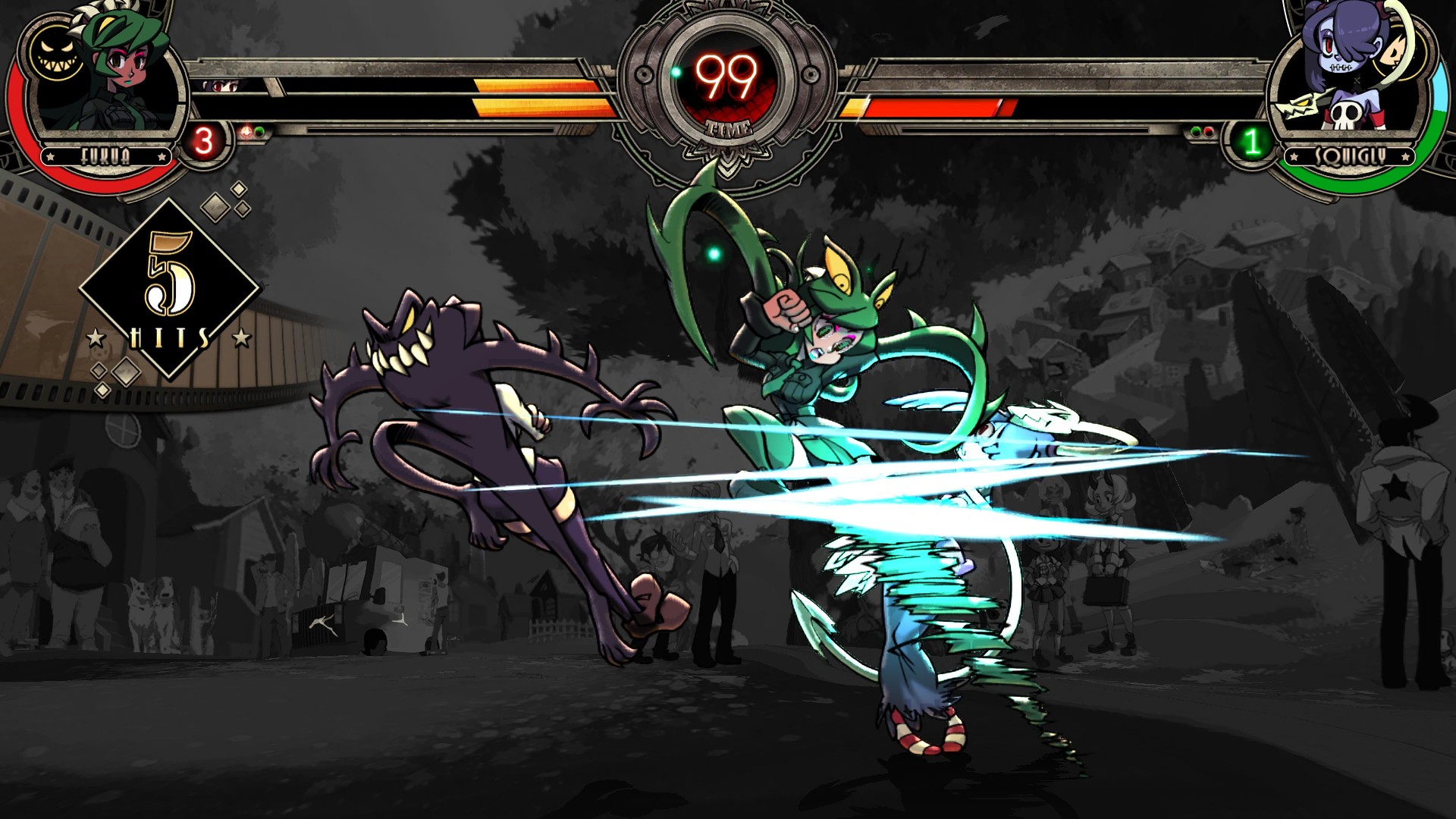Click the grinning Shamone face emblem beside Fukua

tap(55, 53)
